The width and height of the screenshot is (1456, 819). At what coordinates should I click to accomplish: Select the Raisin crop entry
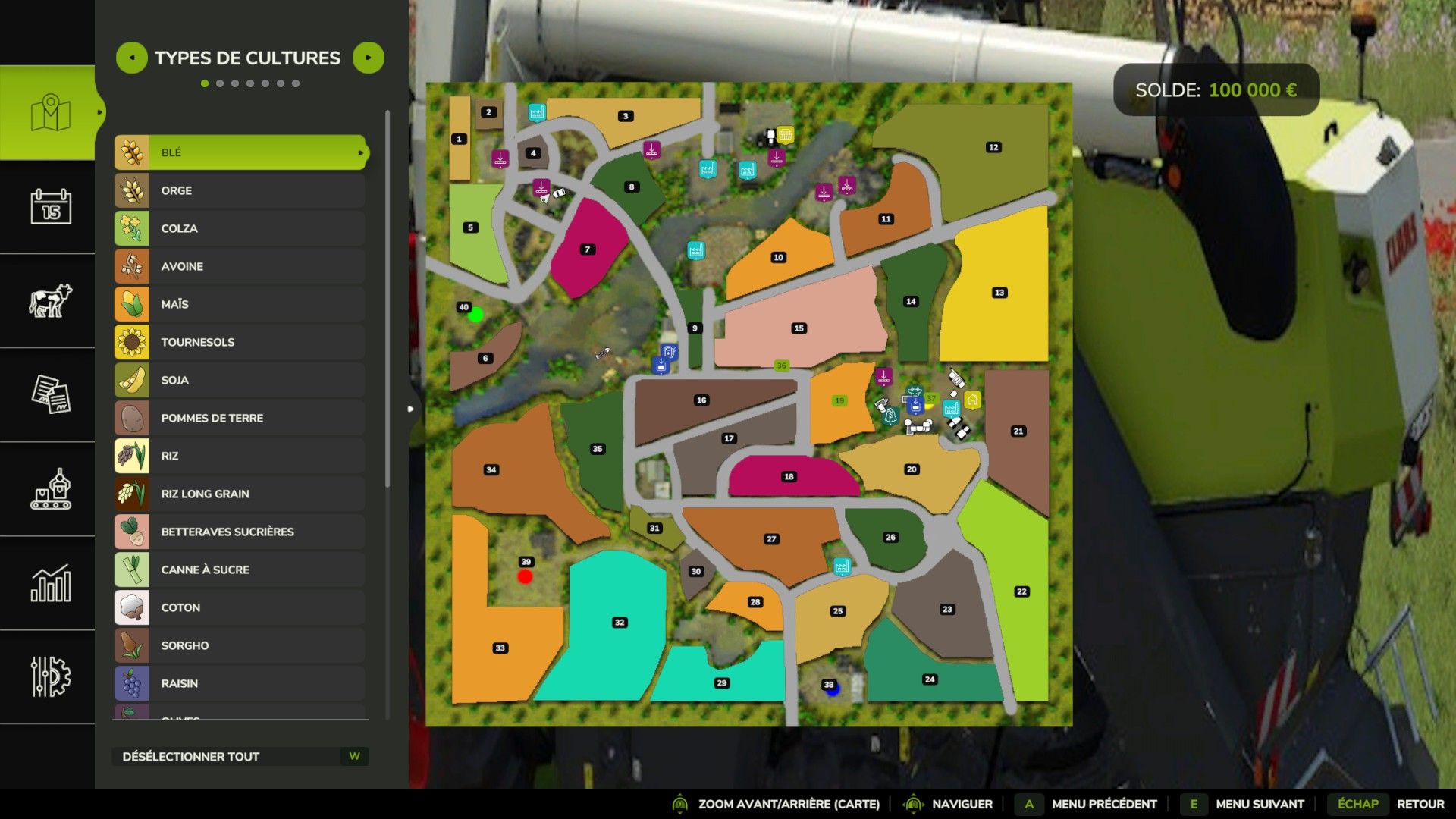coord(240,683)
